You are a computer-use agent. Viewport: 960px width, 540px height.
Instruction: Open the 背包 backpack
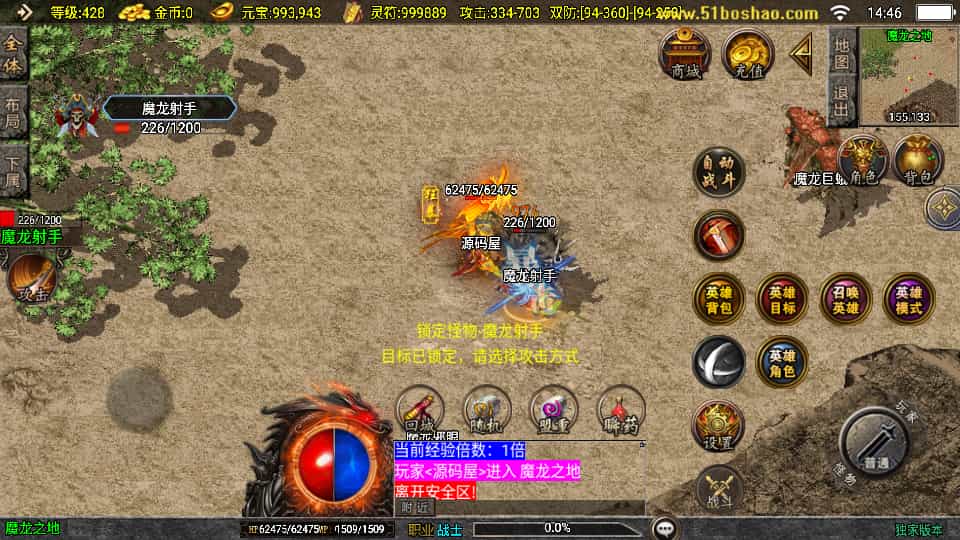(917, 161)
